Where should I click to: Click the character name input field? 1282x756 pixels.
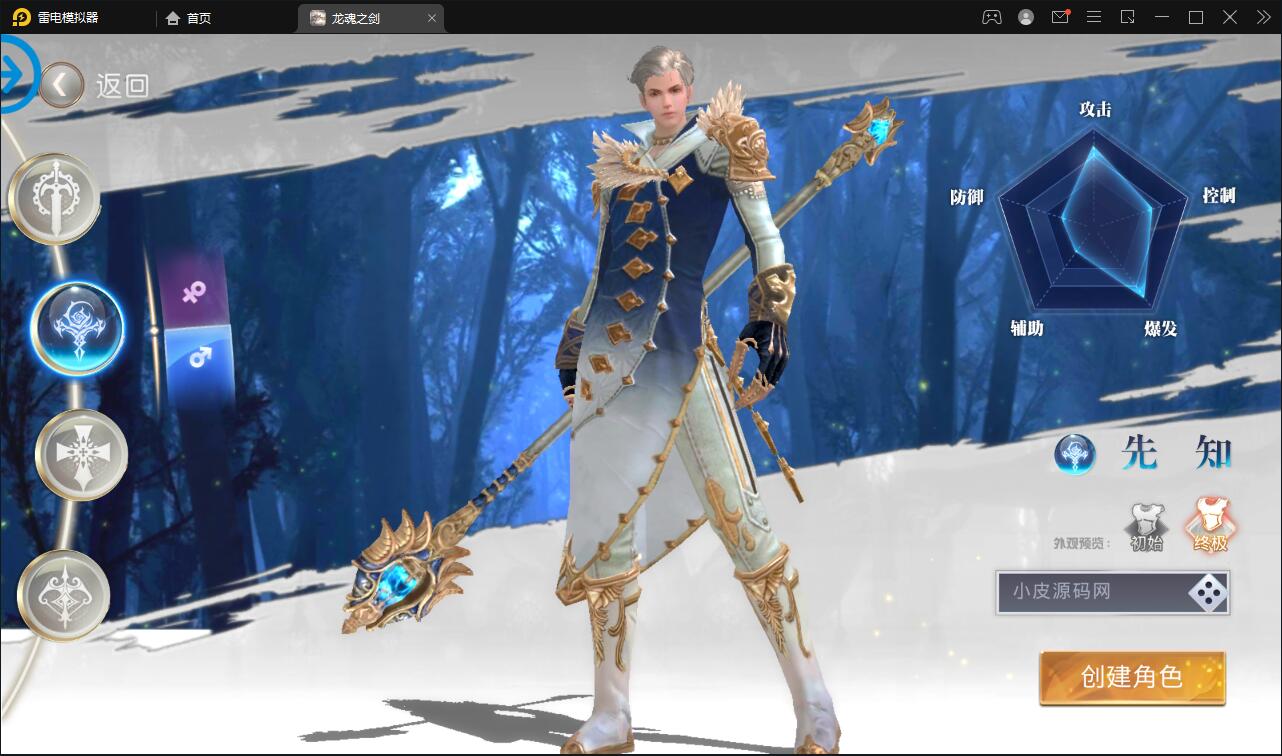pyautogui.click(x=1090, y=593)
